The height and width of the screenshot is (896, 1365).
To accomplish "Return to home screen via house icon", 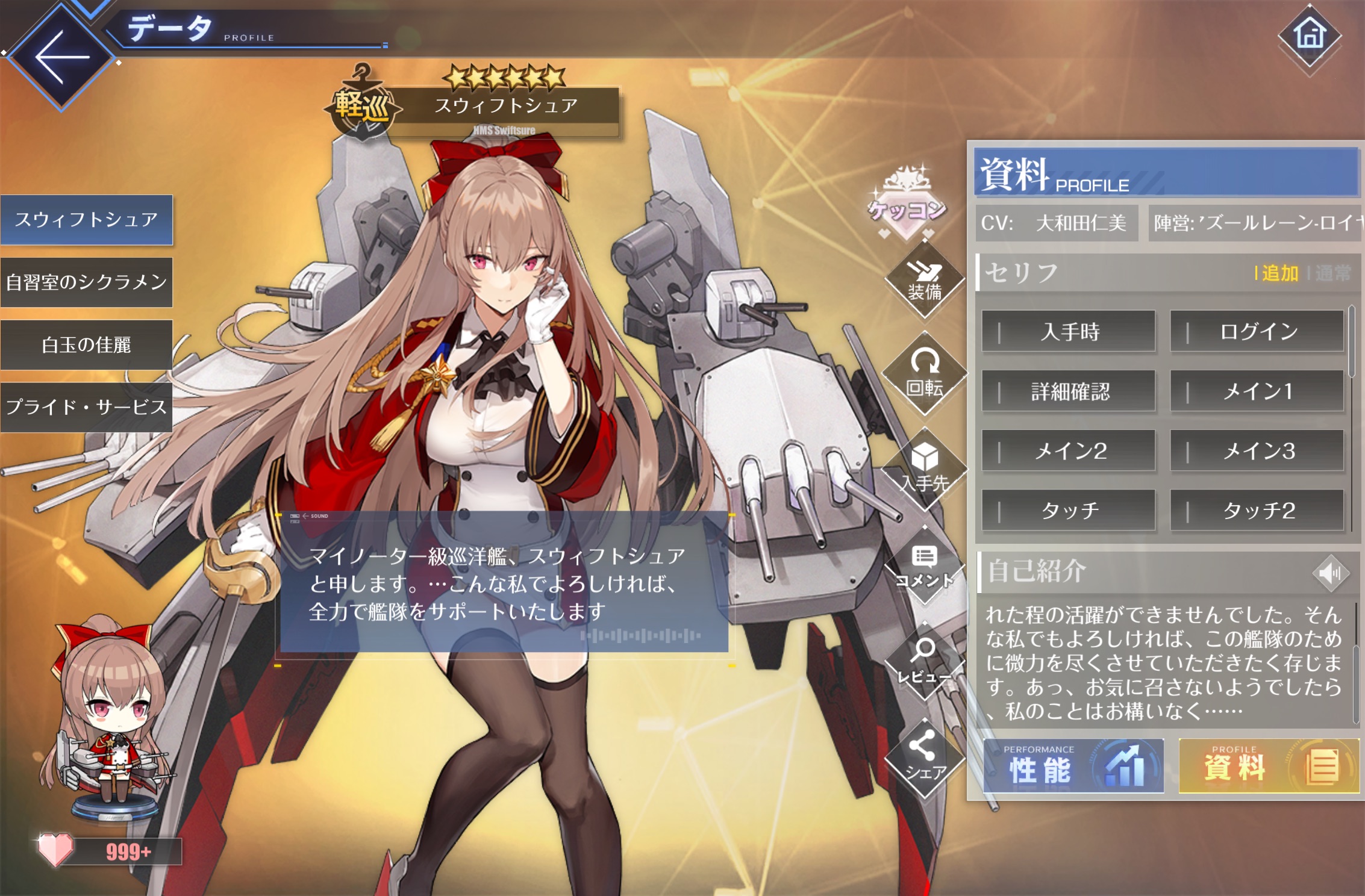I will click(1310, 35).
